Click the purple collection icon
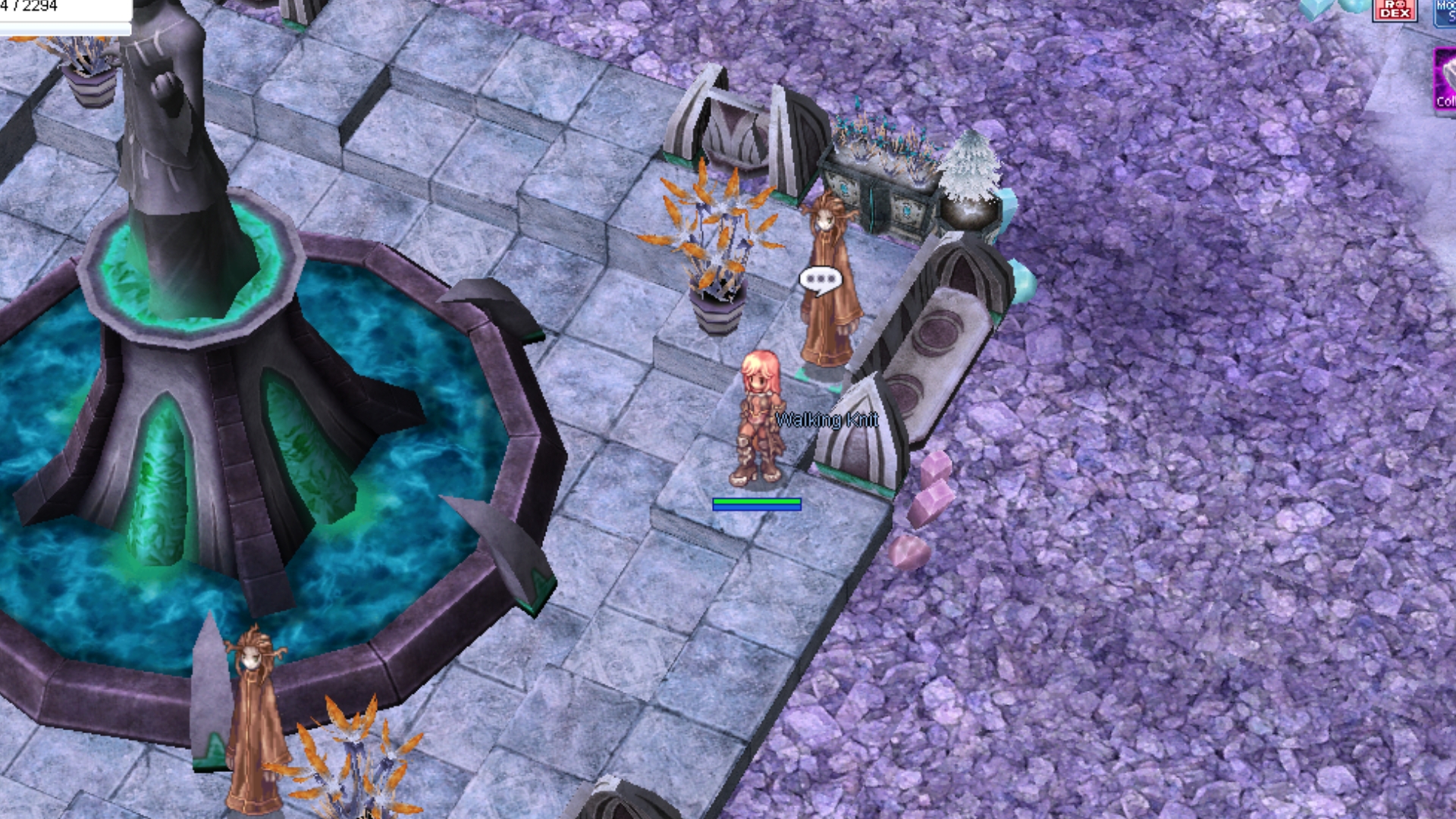1456x819 pixels. (1445, 80)
